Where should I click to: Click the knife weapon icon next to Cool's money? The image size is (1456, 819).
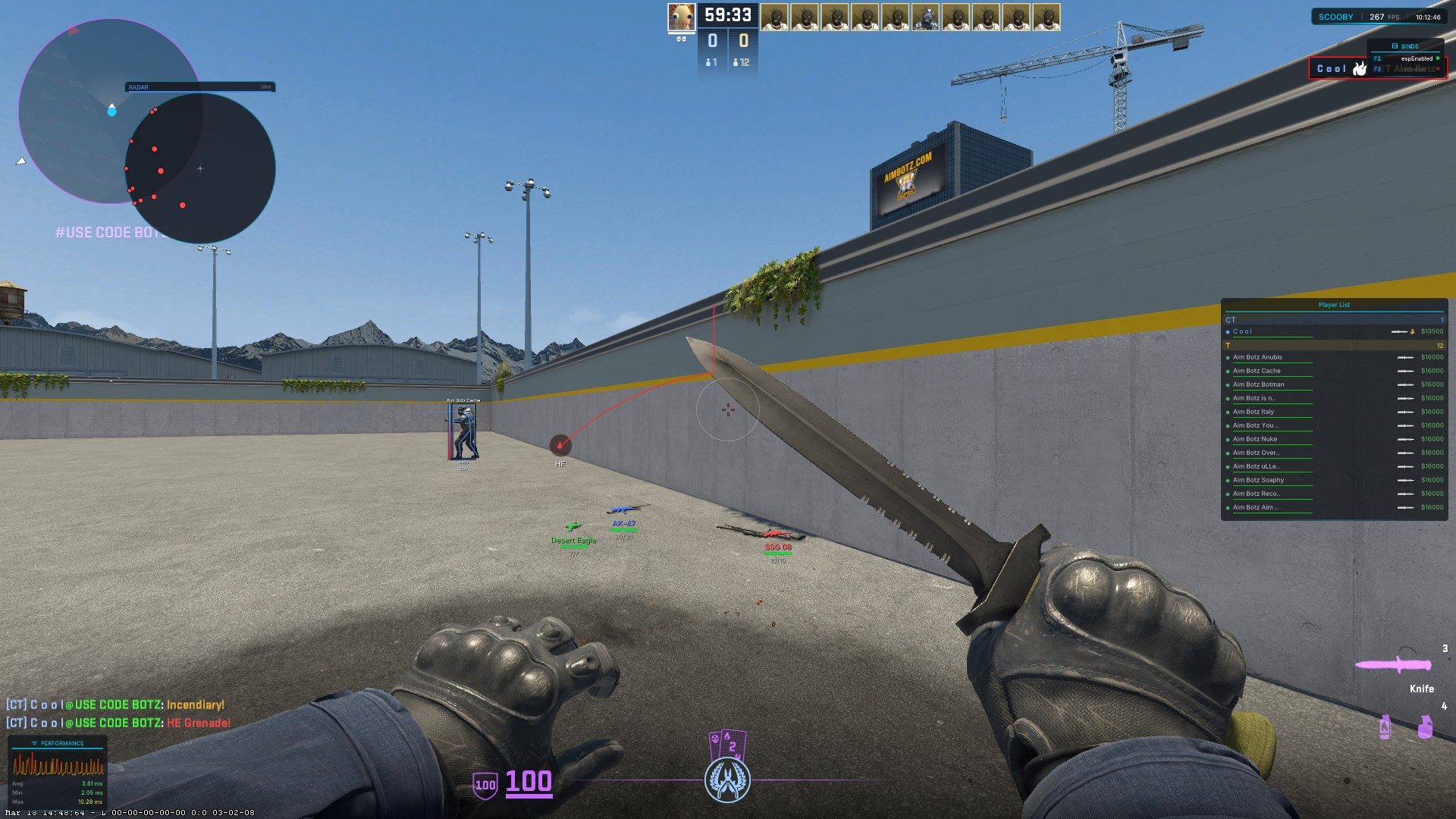coord(1400,331)
